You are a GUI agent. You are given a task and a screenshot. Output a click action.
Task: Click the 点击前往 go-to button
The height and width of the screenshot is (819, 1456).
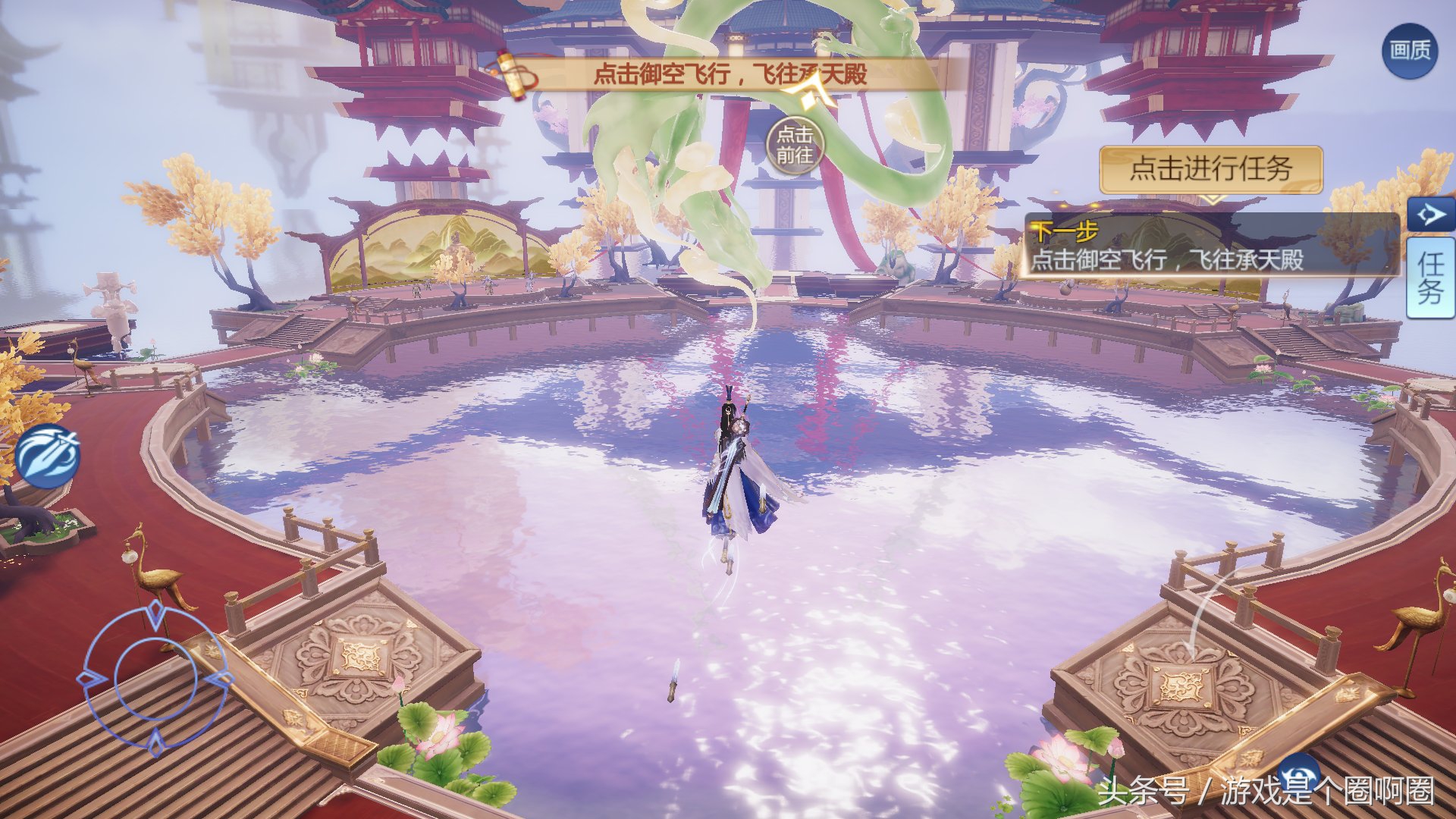[x=795, y=145]
